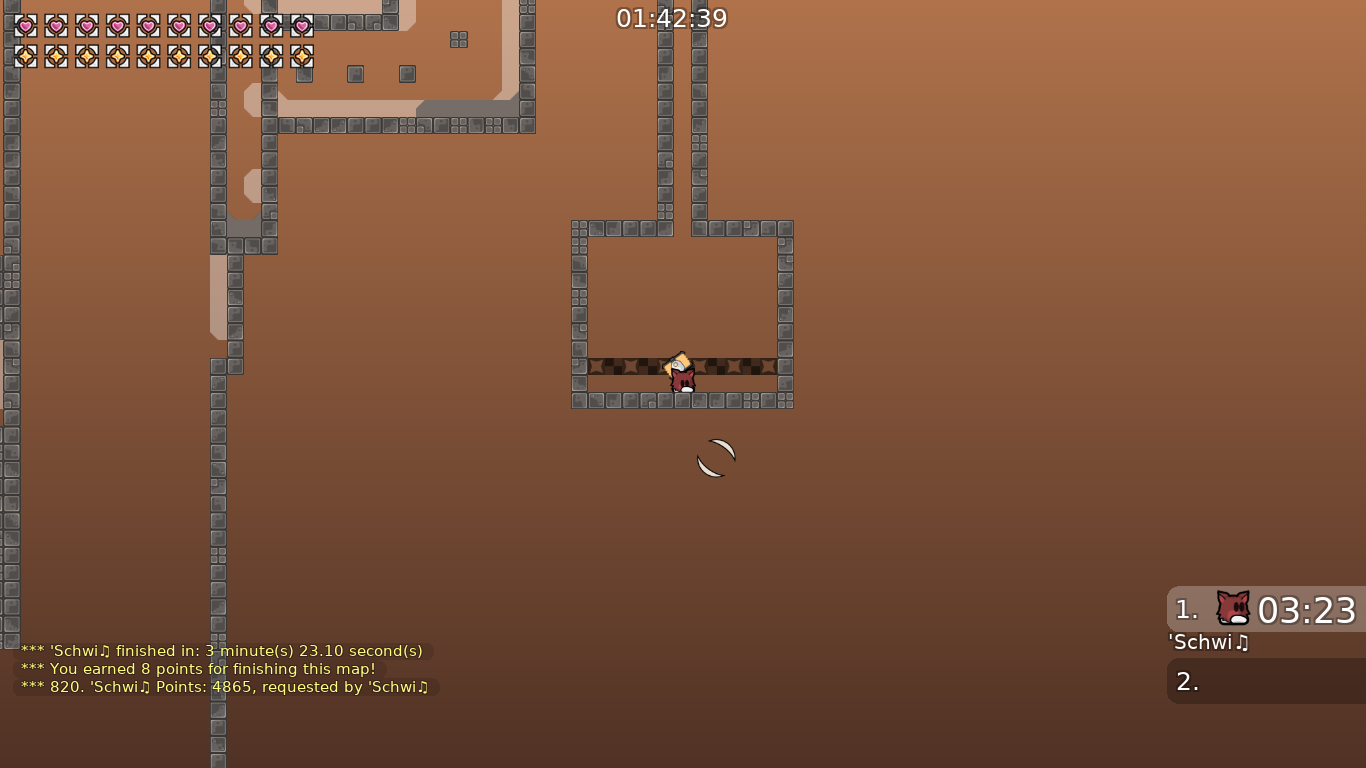Click the fifth heart icon from the left
Viewport: 1366px width, 768px height.
coord(148,26)
